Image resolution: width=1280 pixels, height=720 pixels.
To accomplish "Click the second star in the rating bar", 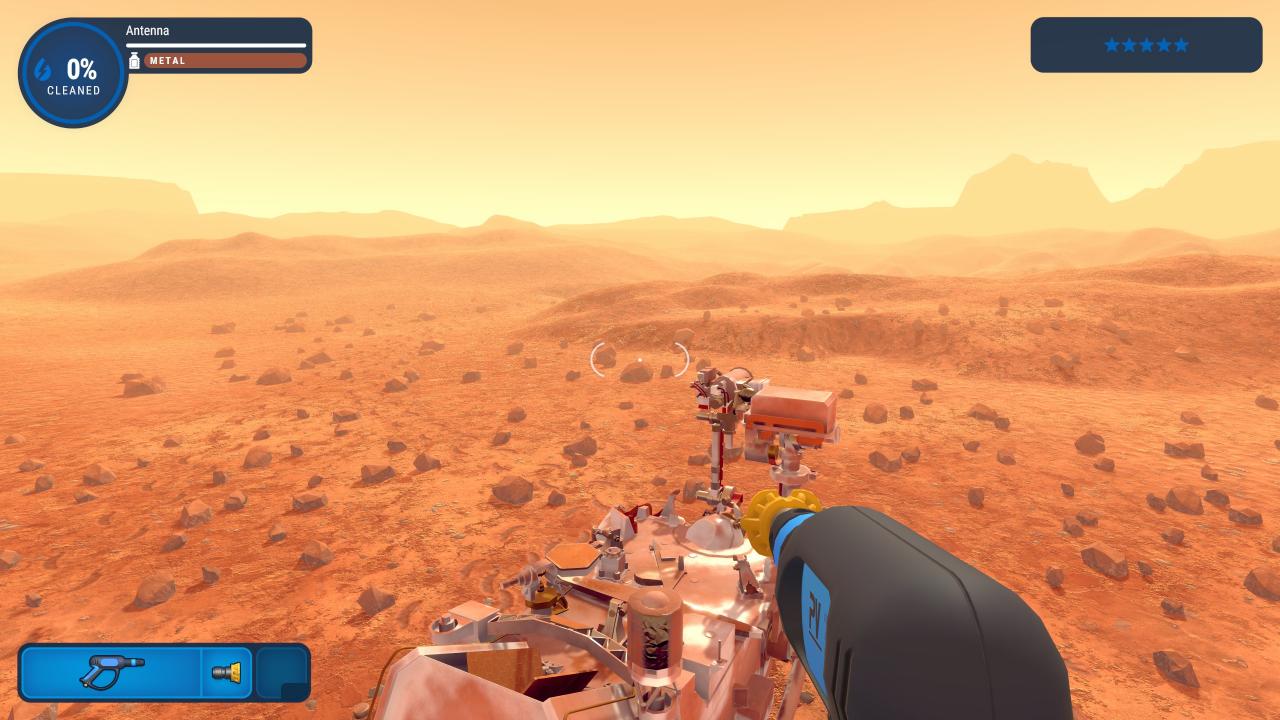I will tap(1128, 44).
